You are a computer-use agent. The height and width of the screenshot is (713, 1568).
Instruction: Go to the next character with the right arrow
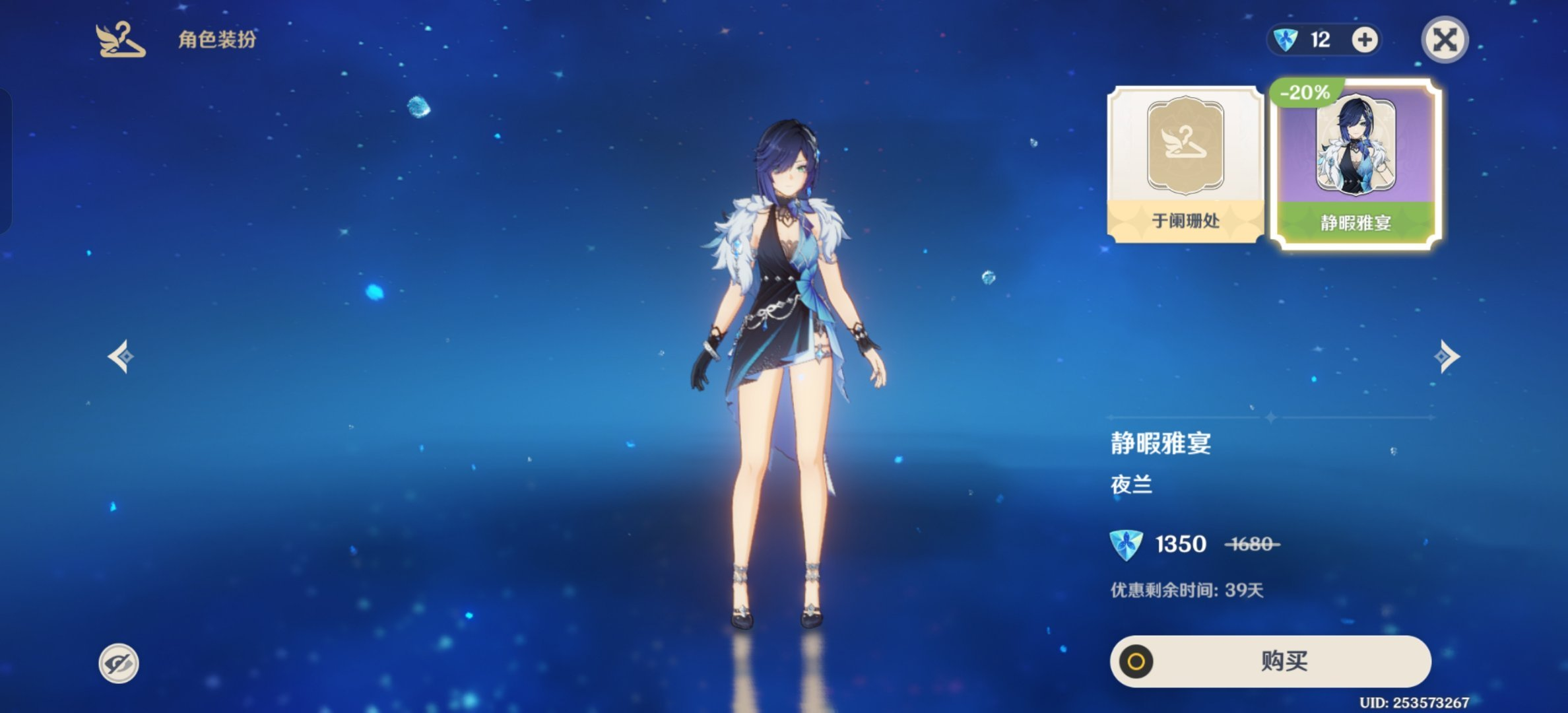click(x=1447, y=356)
